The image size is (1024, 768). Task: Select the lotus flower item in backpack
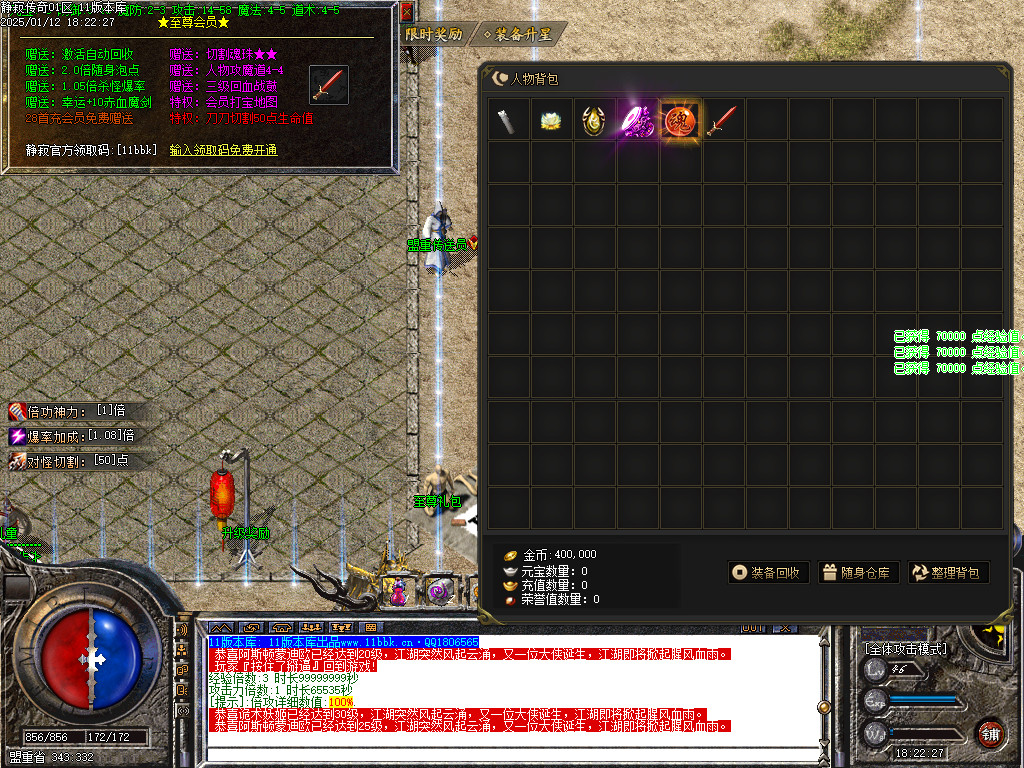pyautogui.click(x=551, y=120)
